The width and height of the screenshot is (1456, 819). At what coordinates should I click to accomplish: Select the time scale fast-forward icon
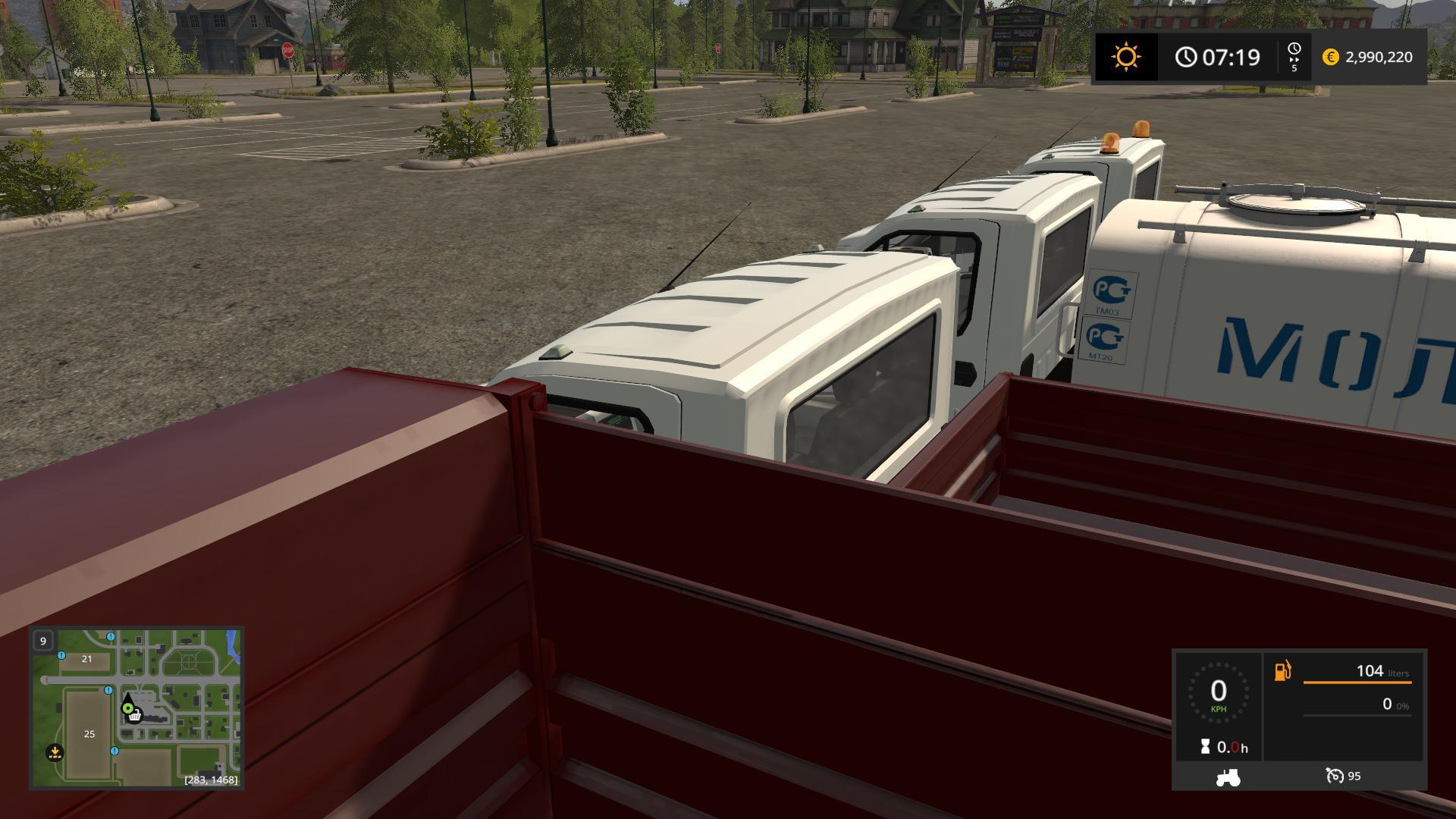tap(1294, 56)
